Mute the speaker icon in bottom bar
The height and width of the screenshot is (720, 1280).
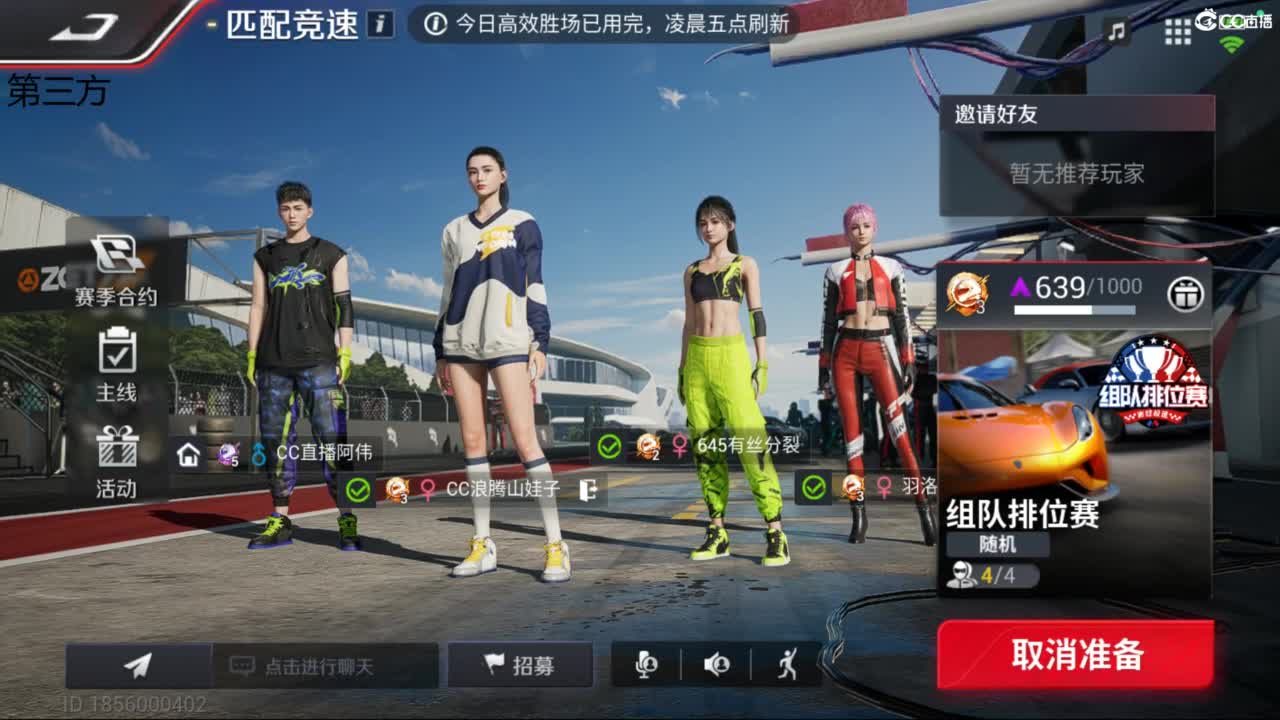pos(716,665)
